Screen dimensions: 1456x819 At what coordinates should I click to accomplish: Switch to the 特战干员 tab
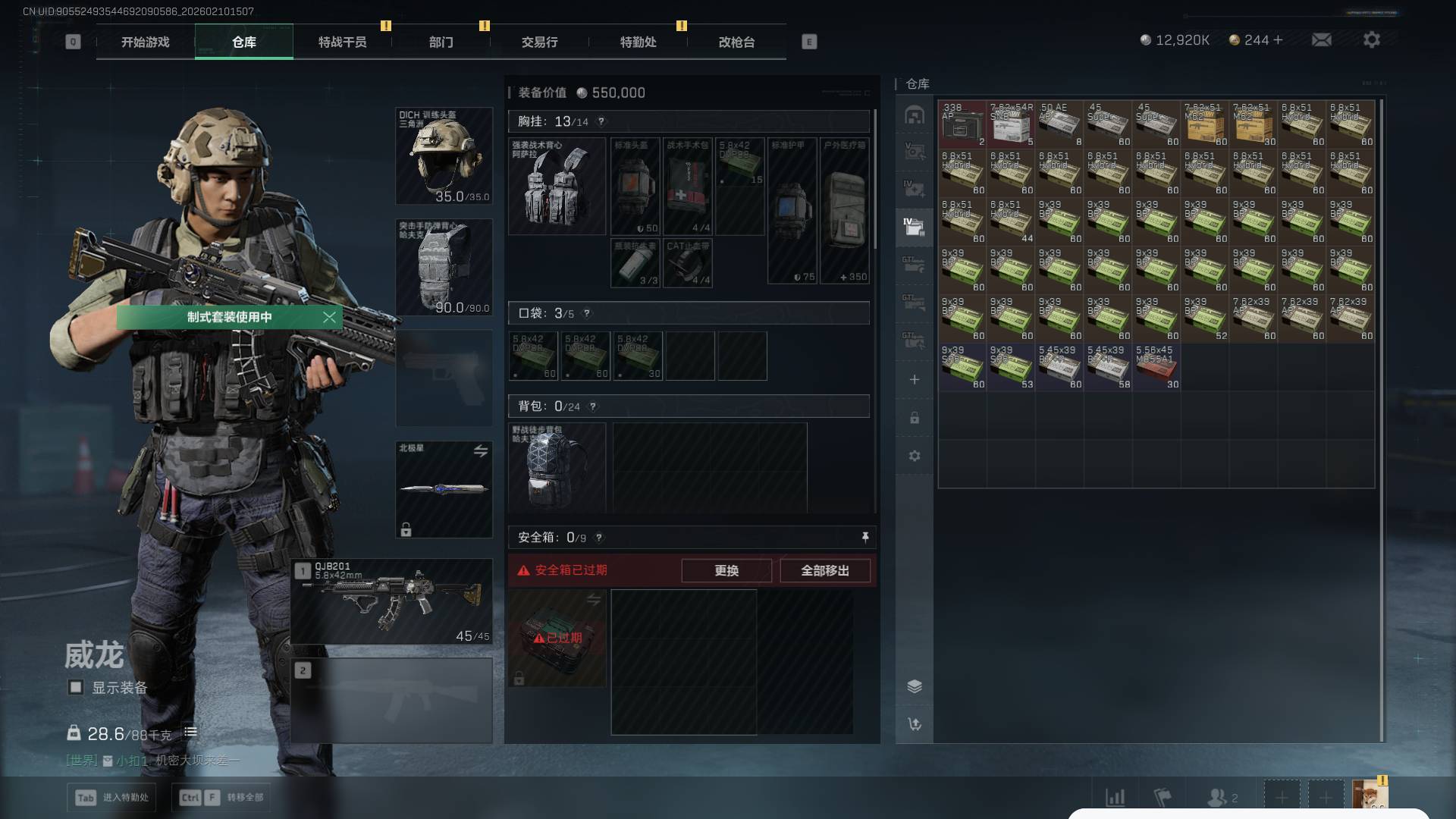(x=342, y=42)
